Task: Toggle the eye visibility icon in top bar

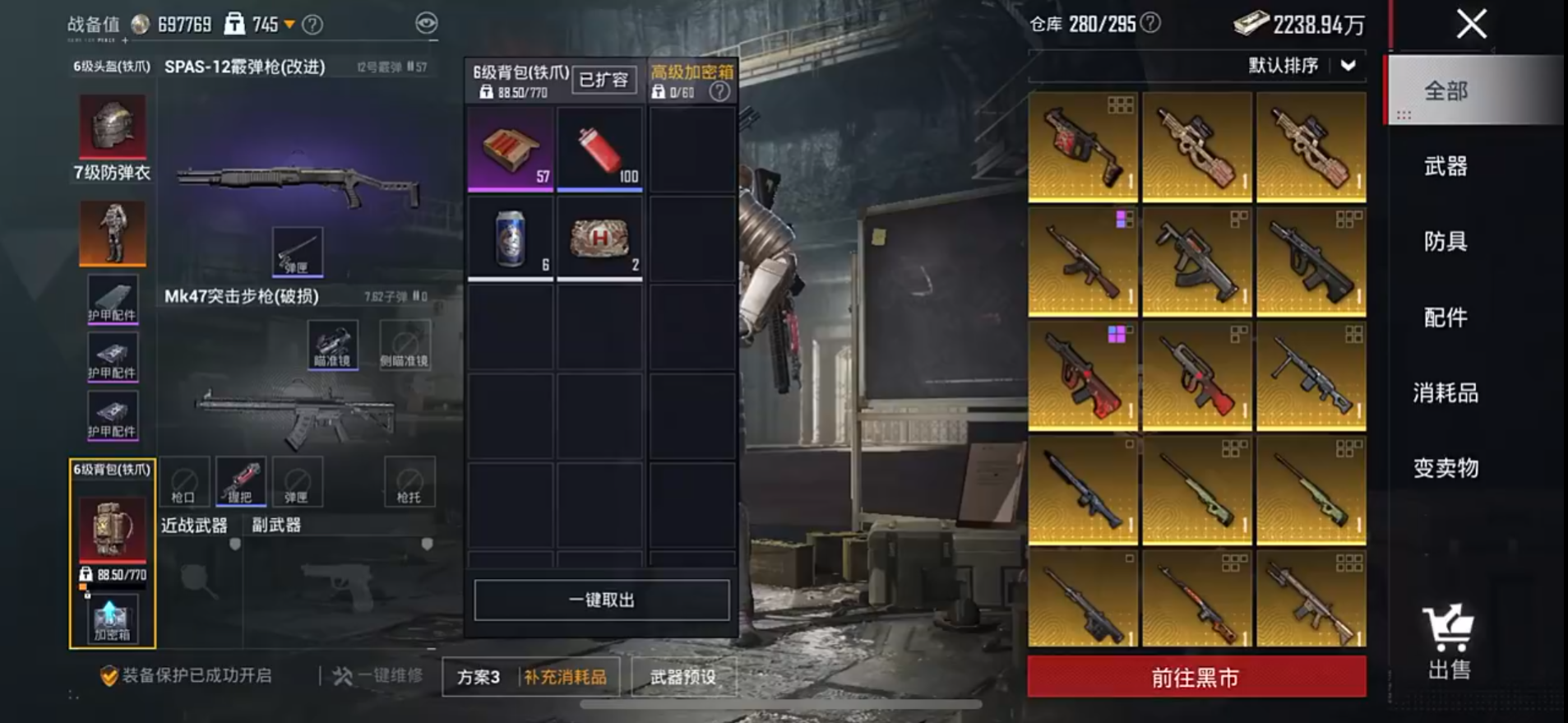Action: pos(427,24)
